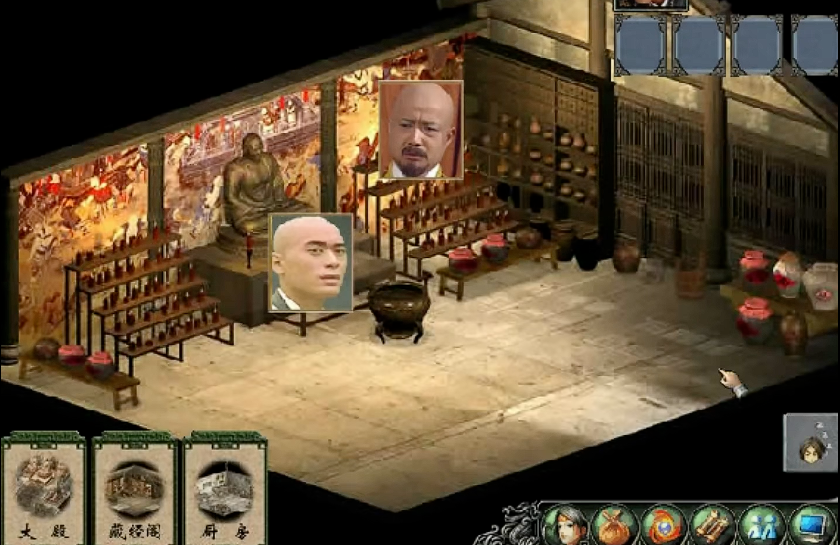Click the flaming orb icon

pyautogui.click(x=664, y=525)
